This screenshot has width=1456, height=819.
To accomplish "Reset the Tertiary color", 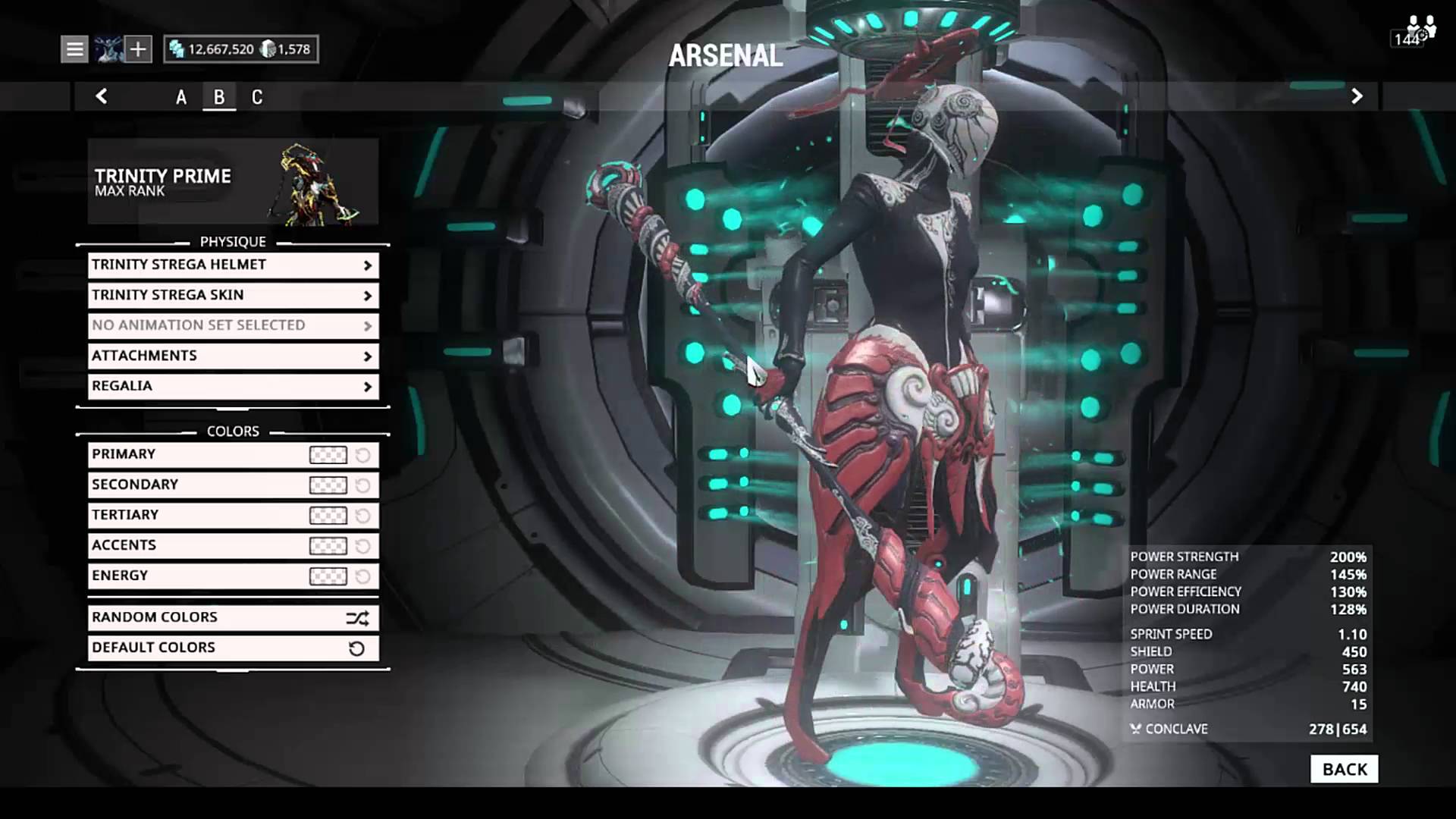I will click(x=363, y=516).
